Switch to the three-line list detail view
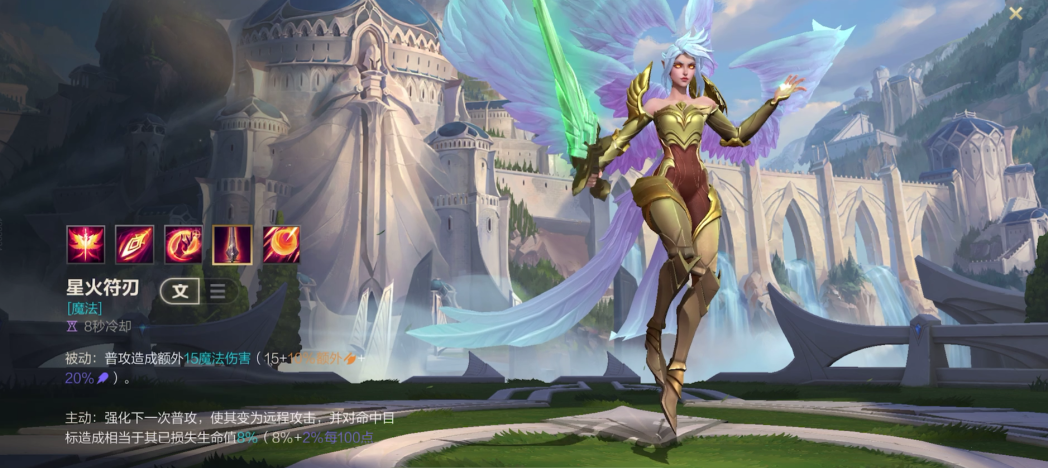This screenshot has width=1048, height=468. [216, 291]
